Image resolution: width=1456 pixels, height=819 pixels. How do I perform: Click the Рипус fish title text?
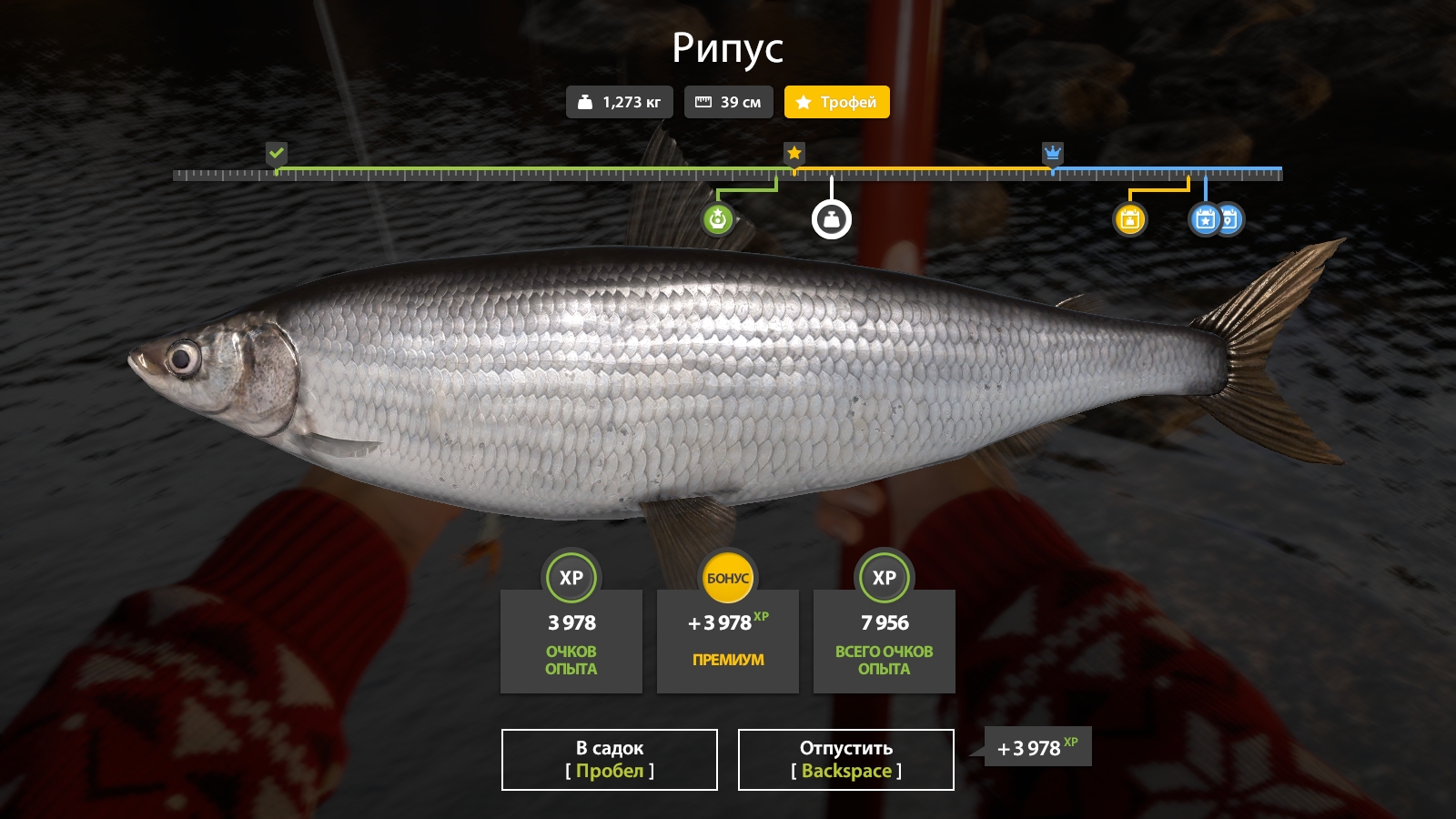(727, 48)
